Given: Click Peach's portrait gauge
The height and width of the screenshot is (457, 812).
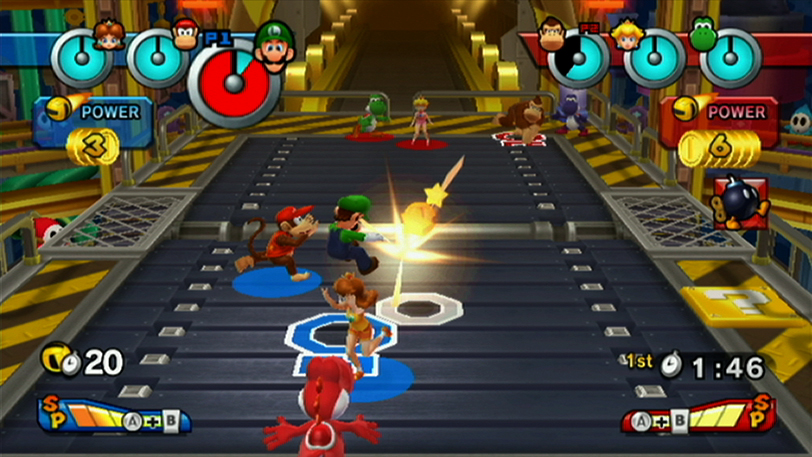Looking at the screenshot, I should coord(655,57).
